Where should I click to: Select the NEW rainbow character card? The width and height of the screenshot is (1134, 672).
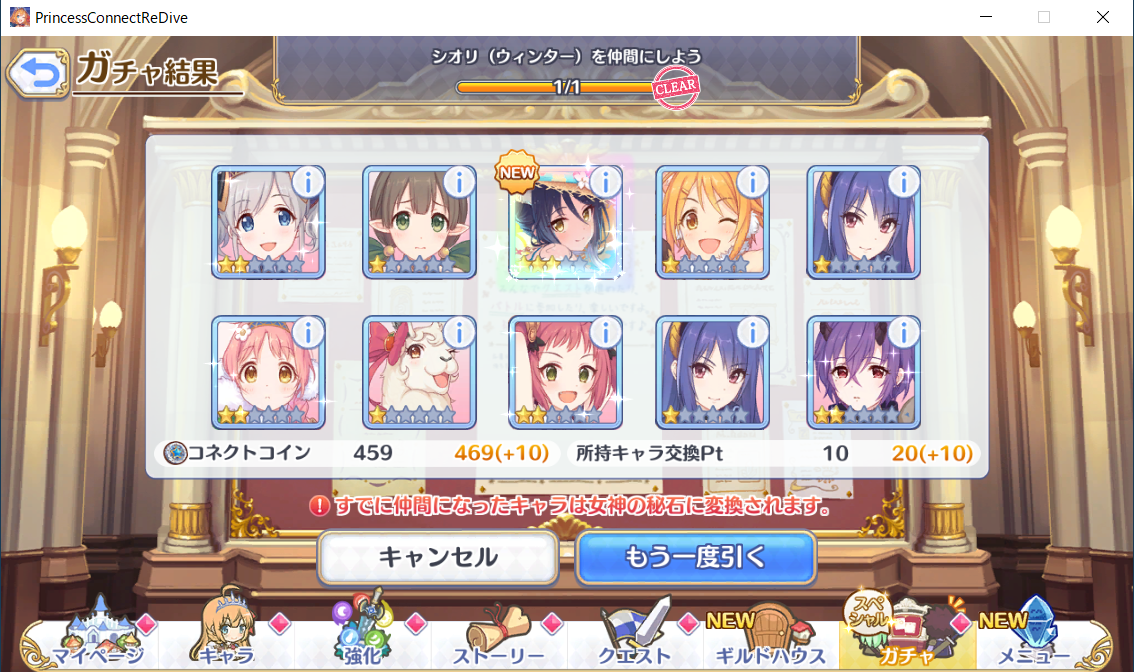(x=564, y=224)
